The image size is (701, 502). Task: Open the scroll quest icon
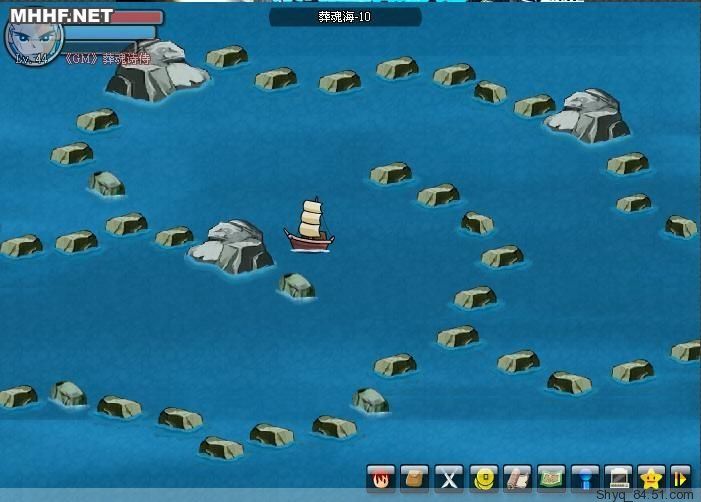tap(517, 477)
